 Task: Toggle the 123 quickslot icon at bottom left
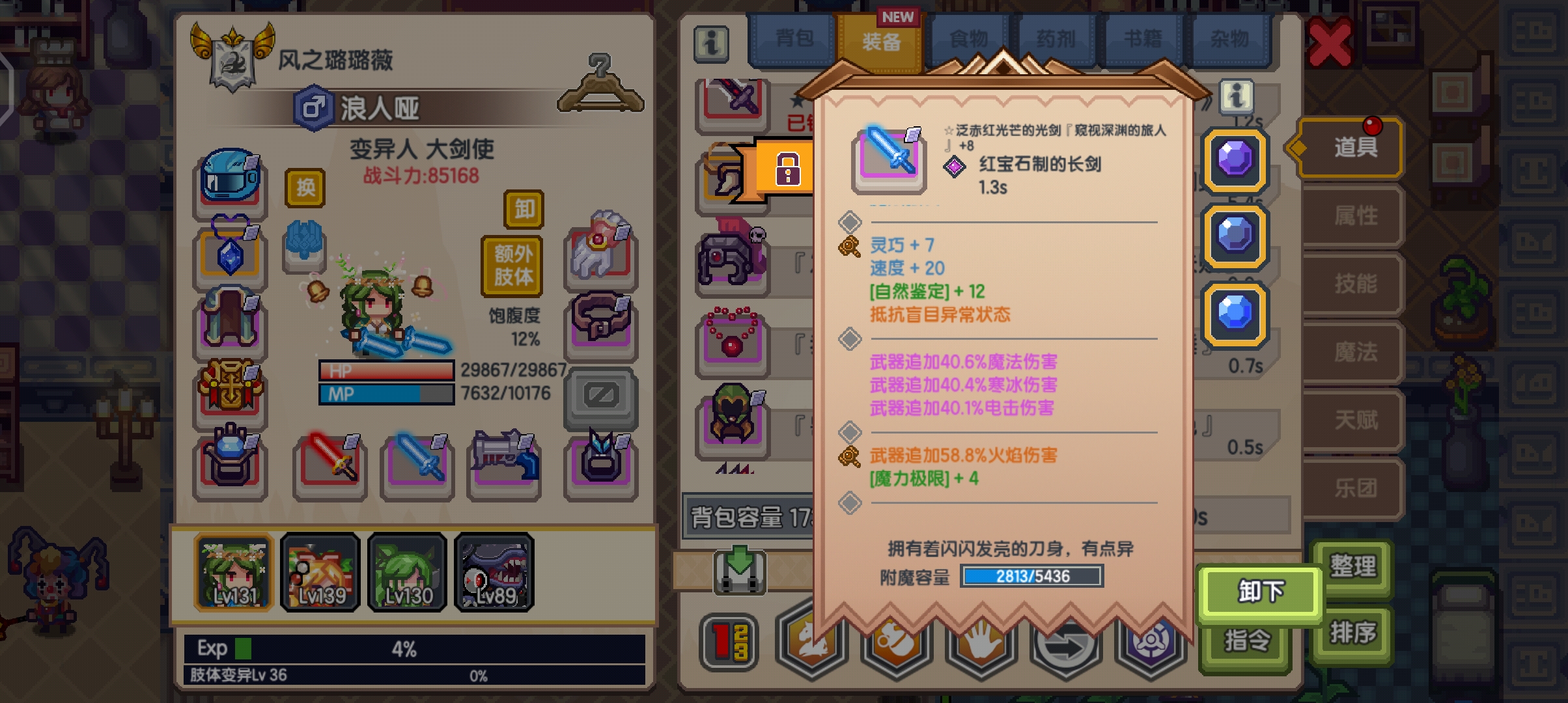pyautogui.click(x=729, y=641)
